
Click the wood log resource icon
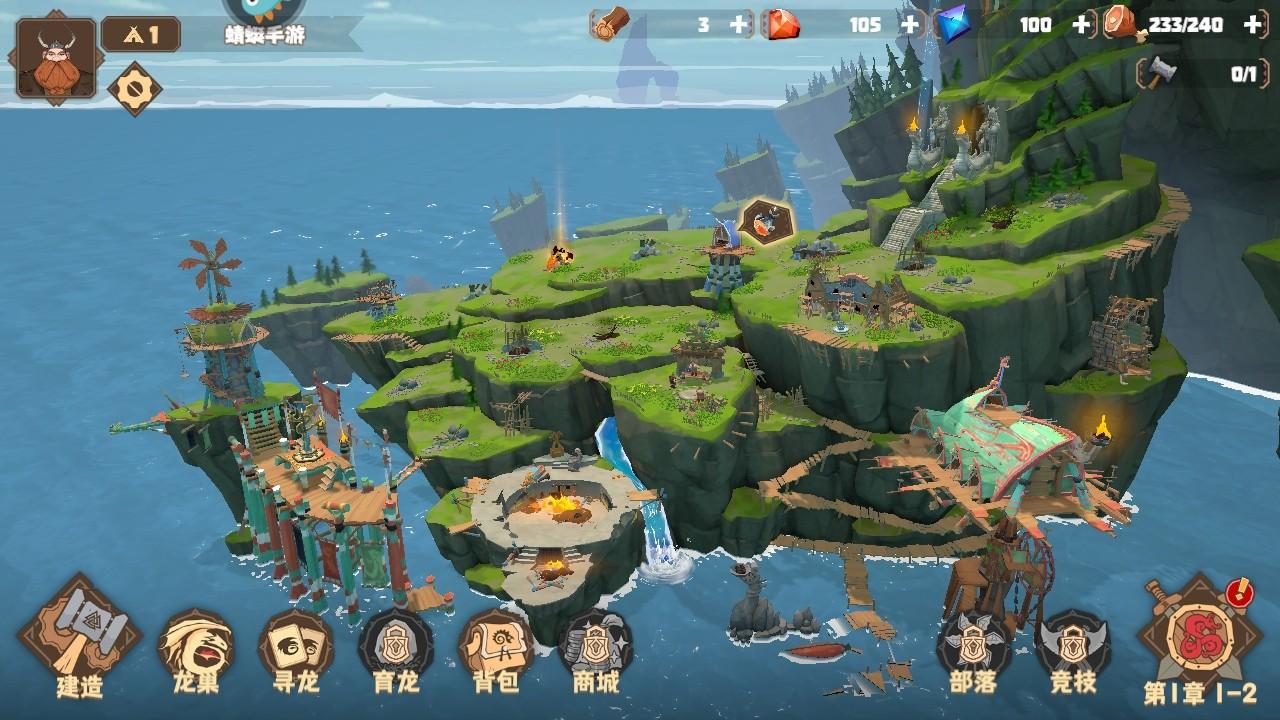[610, 25]
